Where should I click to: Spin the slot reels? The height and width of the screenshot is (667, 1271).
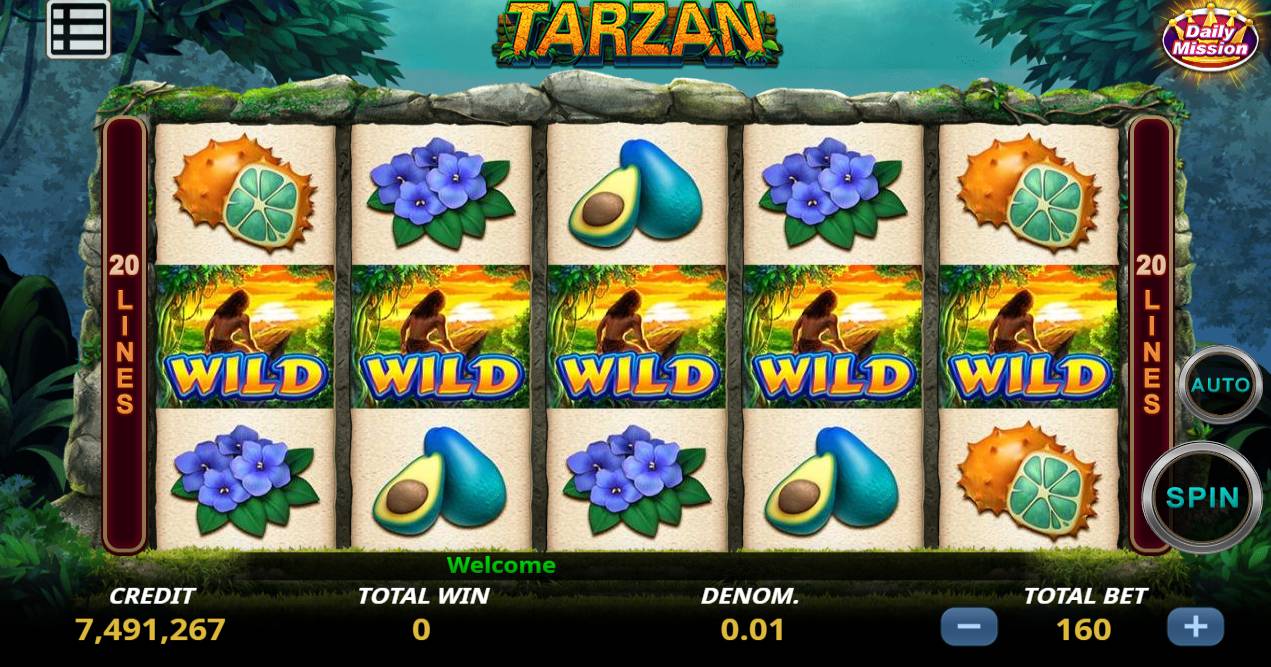click(1202, 497)
